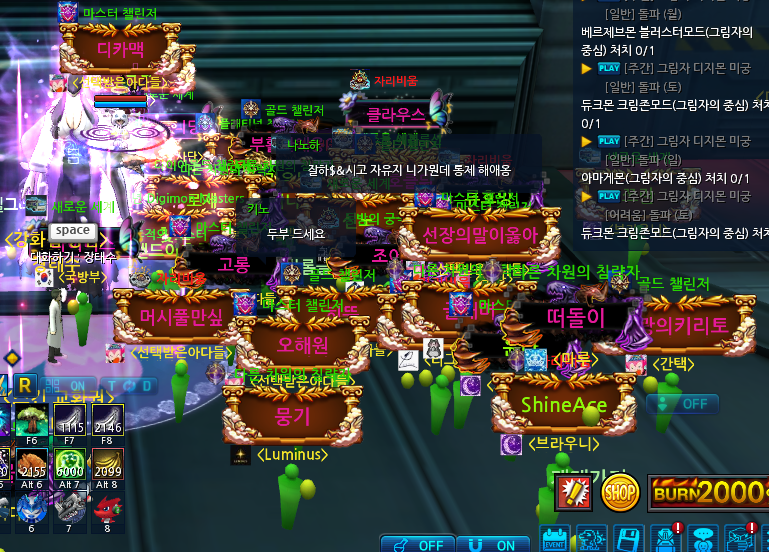Image resolution: width=769 pixels, height=552 pixels.
Task: Toggle the magnet pickup ON switch
Action: (x=494, y=545)
